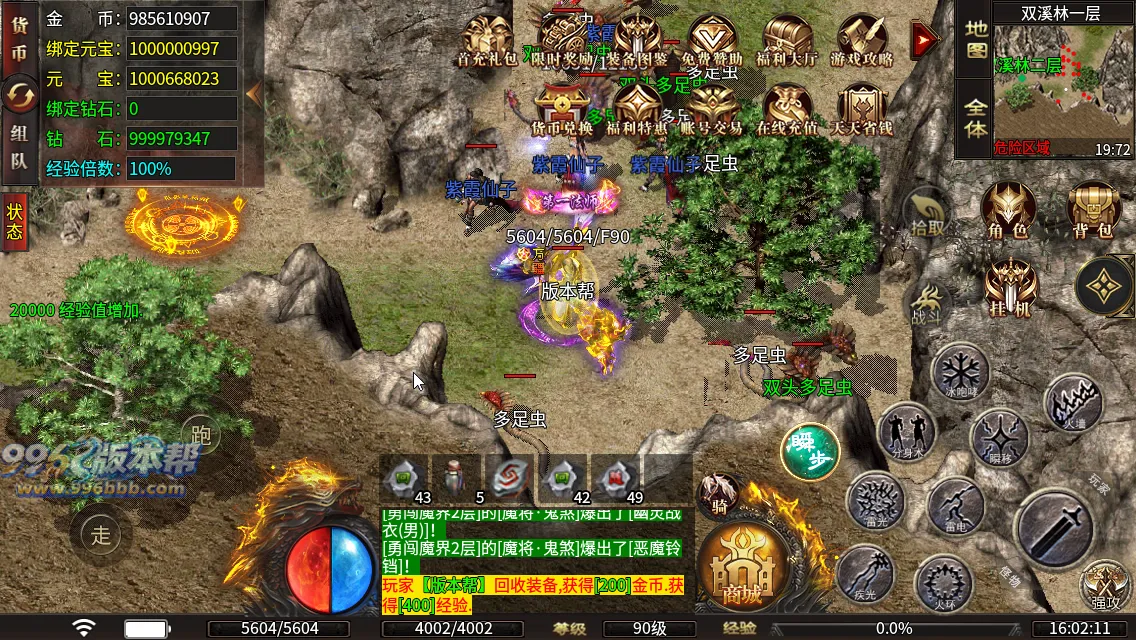The width and height of the screenshot is (1136, 640).
Task: Open 货币兑换 currency exchange
Action: [x=562, y=109]
